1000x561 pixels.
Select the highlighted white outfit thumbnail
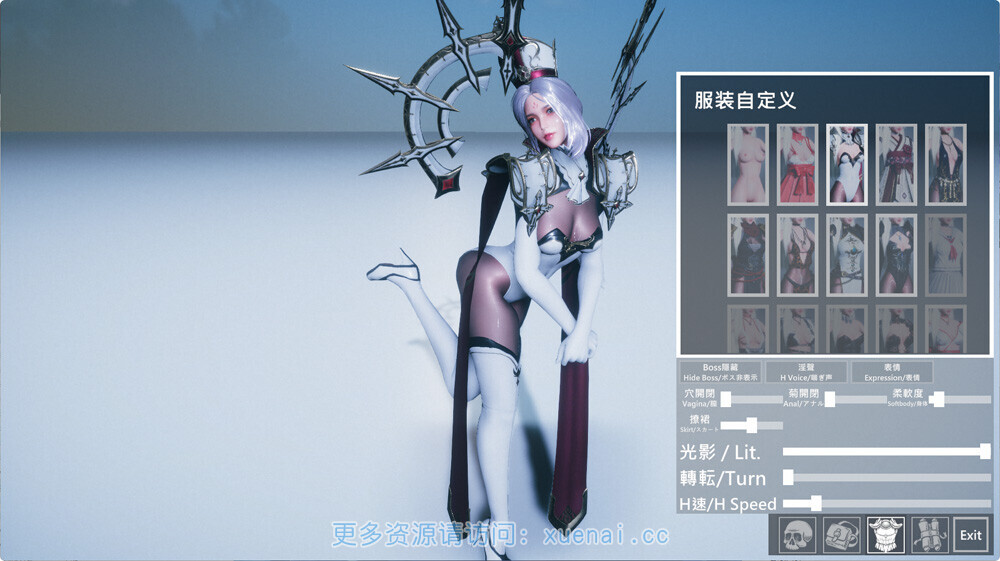coord(847,165)
